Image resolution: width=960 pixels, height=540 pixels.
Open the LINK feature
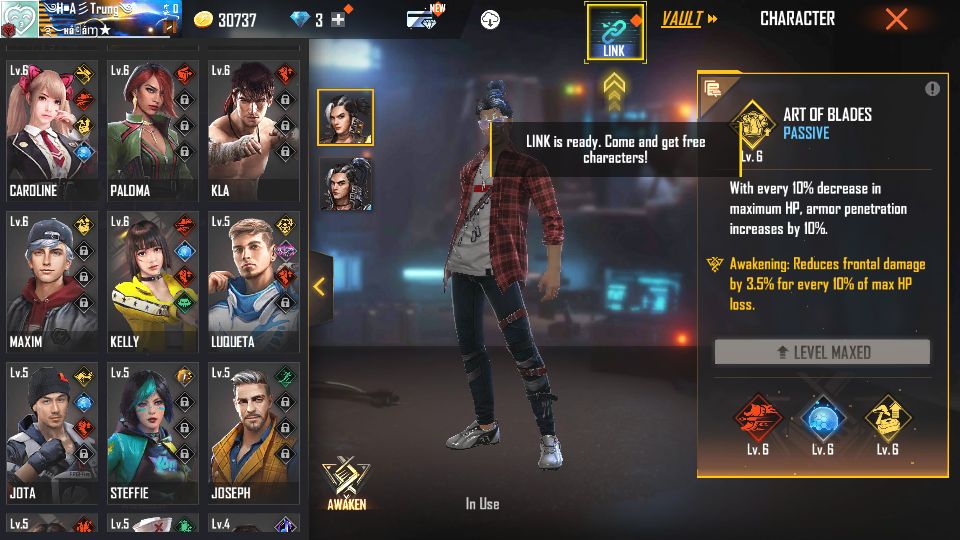615,32
